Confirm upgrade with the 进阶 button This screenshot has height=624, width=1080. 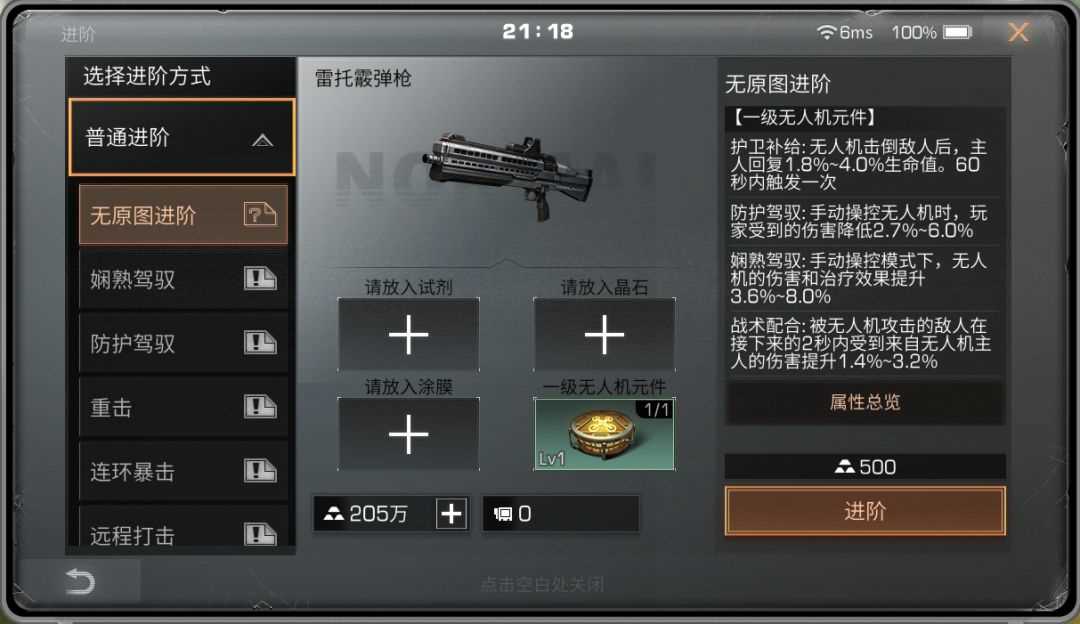pyautogui.click(x=865, y=512)
